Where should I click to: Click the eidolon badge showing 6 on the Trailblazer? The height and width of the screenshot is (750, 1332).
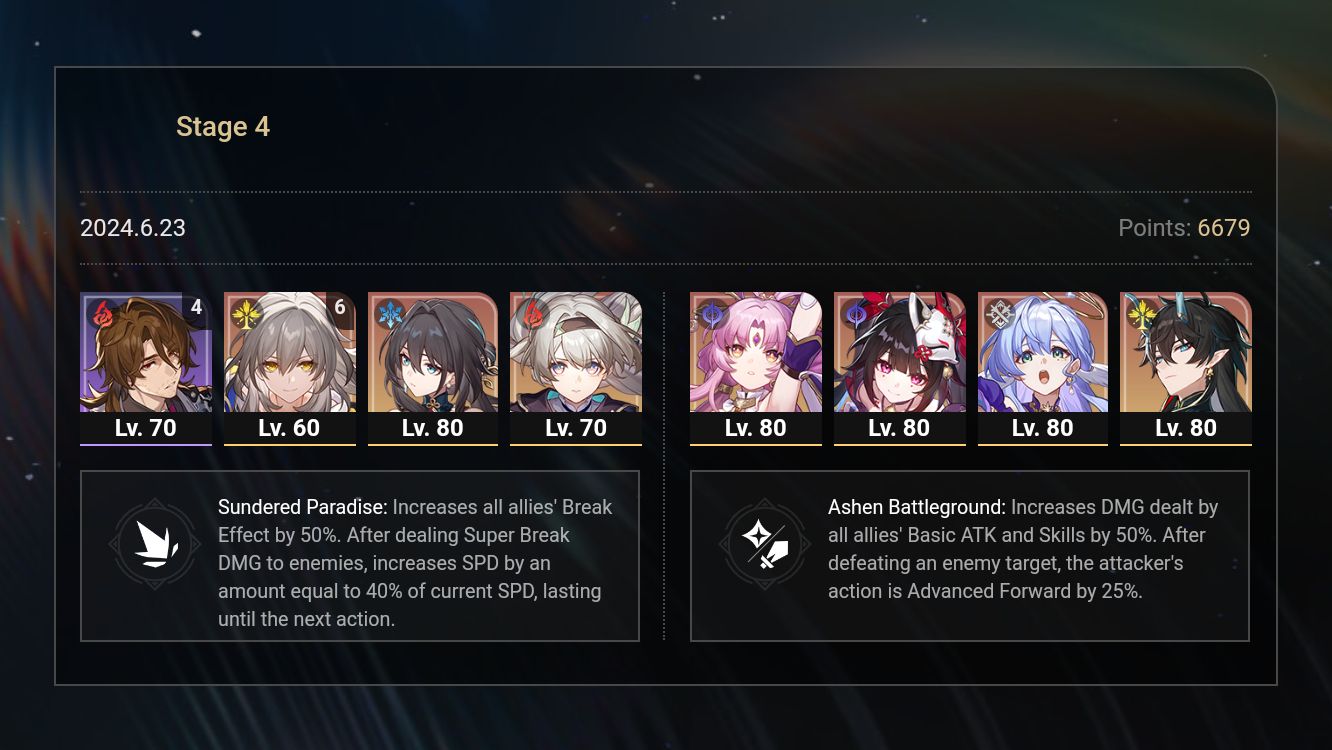pos(341,308)
